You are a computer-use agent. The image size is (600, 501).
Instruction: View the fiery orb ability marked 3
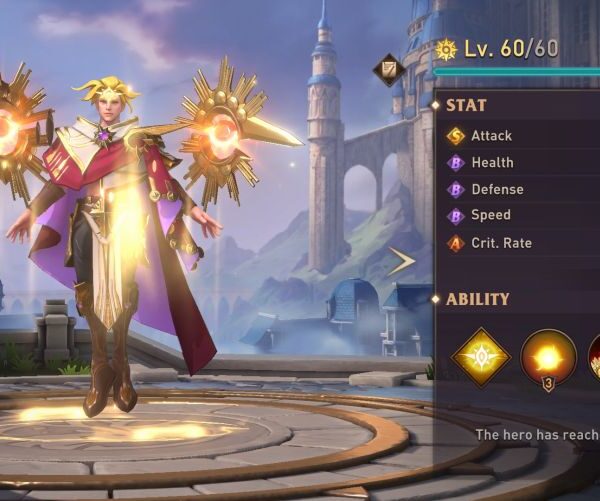[548, 357]
